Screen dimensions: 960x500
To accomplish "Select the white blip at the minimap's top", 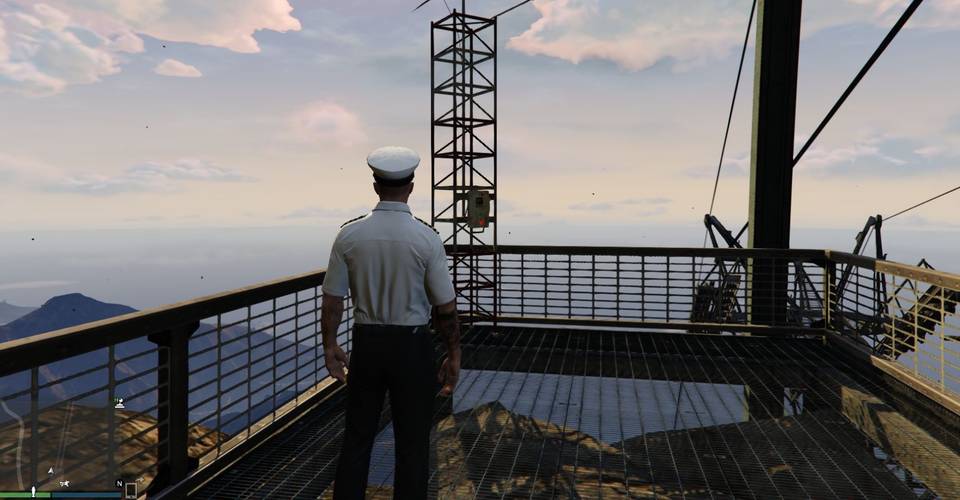I will [120, 403].
